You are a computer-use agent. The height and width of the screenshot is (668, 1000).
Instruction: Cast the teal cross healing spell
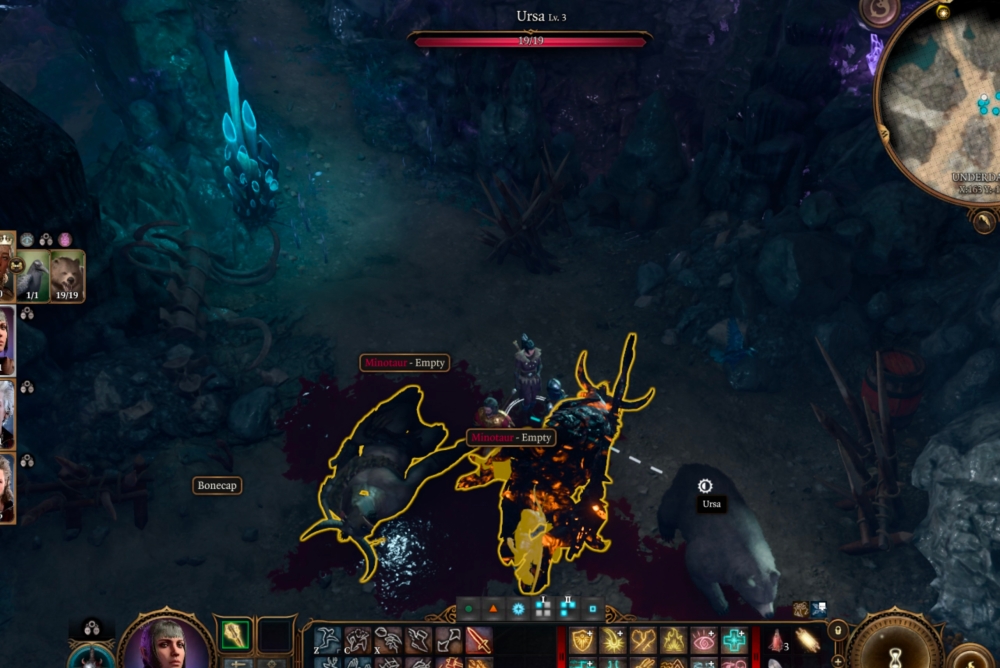(734, 640)
